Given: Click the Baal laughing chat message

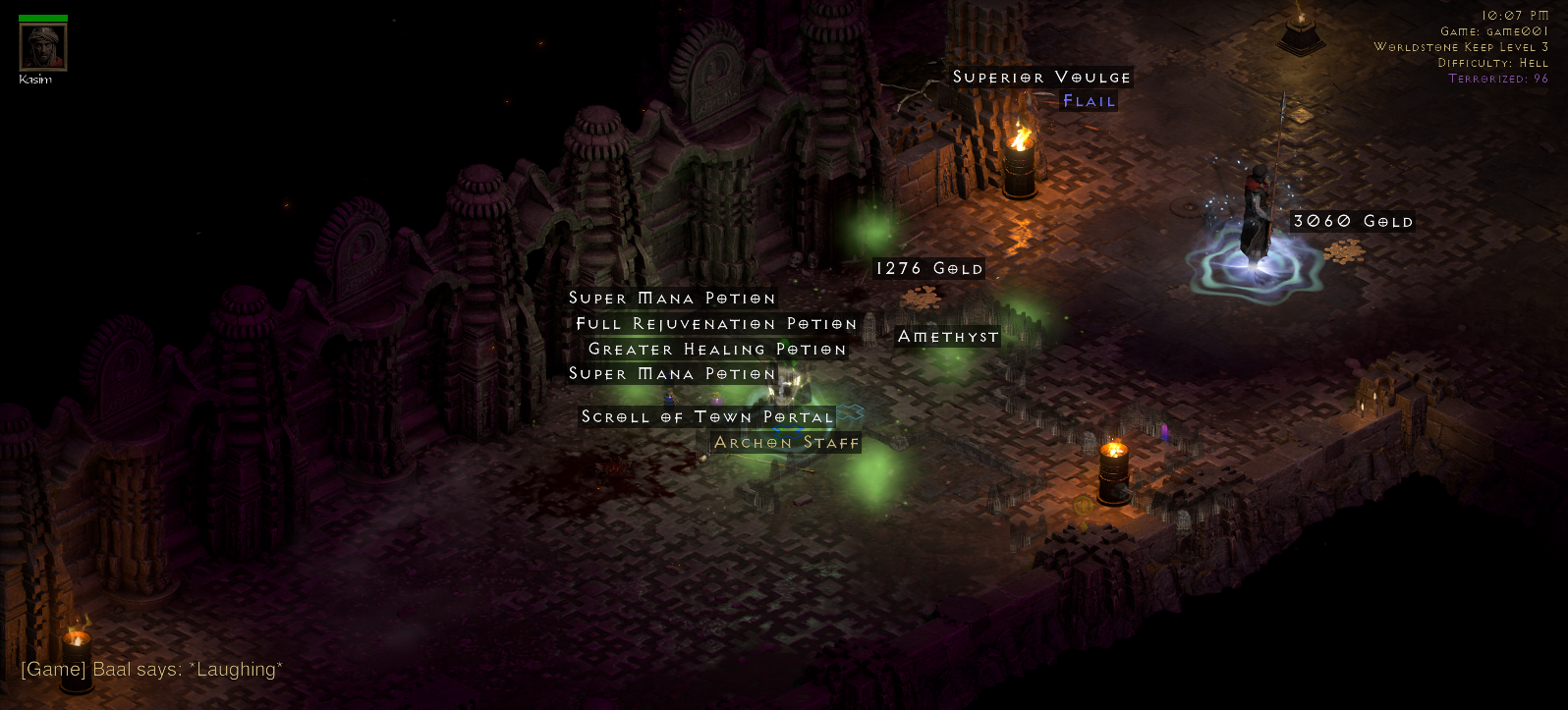Looking at the screenshot, I should pyautogui.click(x=152, y=669).
